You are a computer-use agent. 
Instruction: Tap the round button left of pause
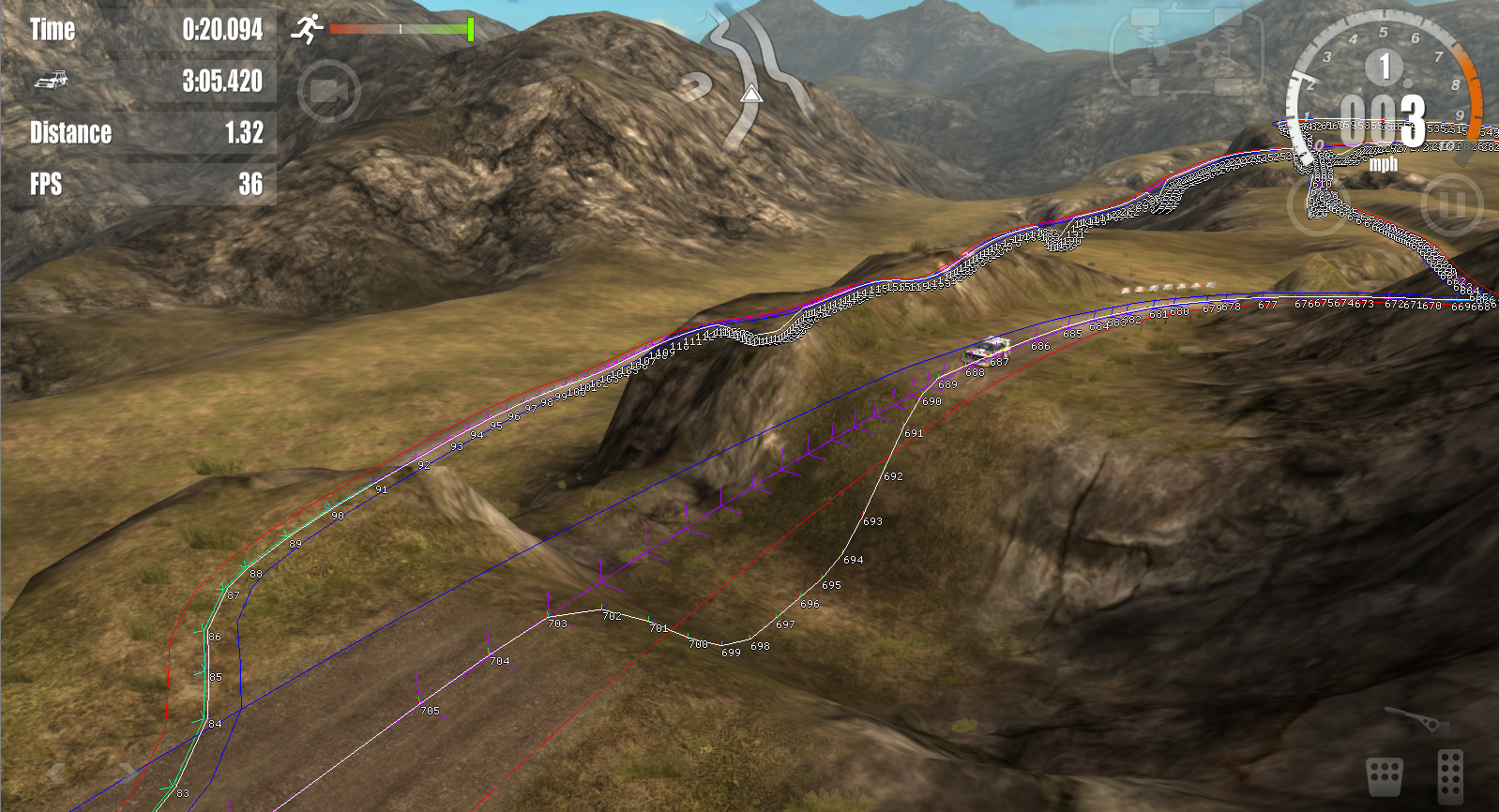pyautogui.click(x=1318, y=203)
